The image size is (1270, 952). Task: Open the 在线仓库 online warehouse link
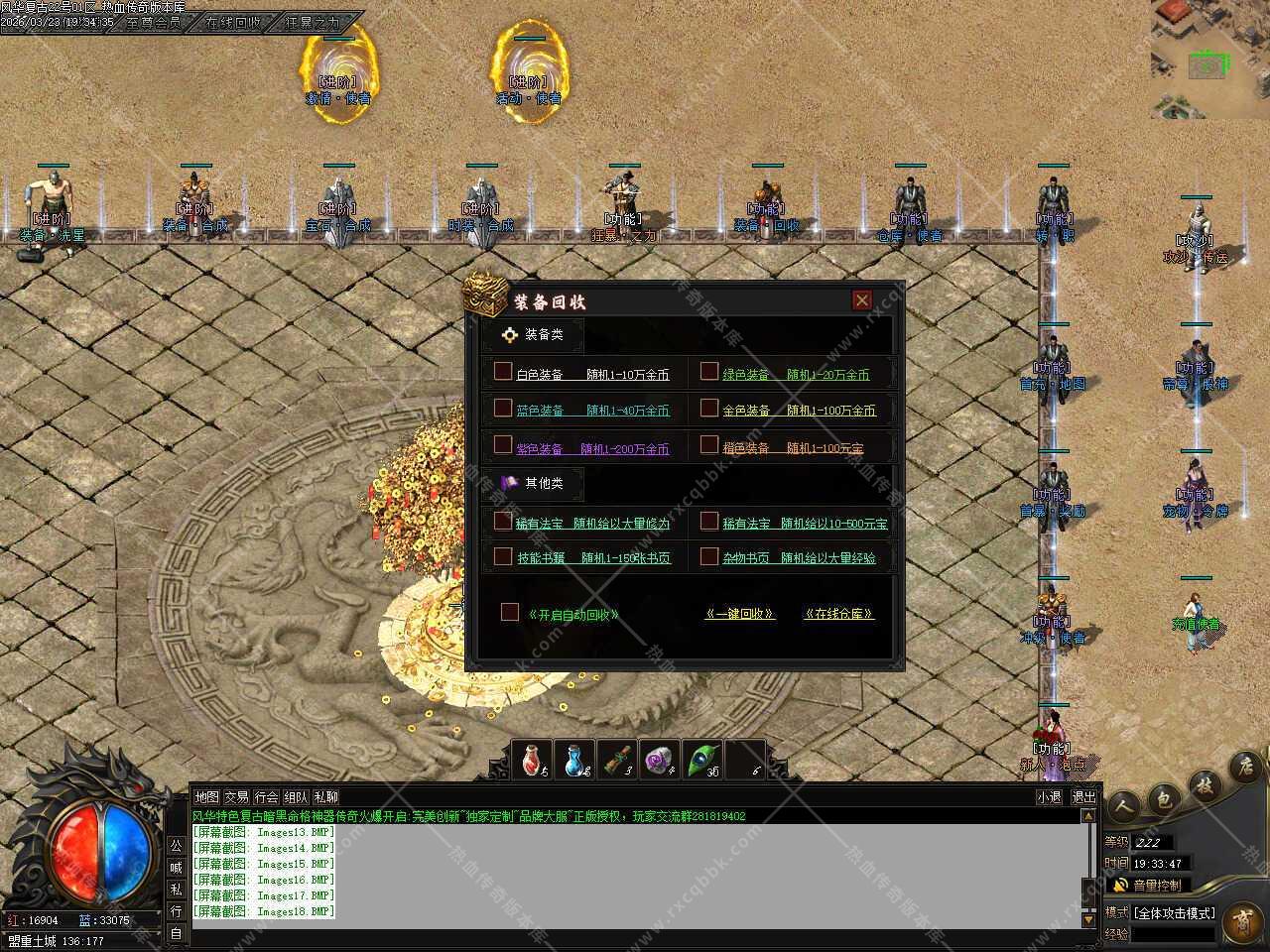click(838, 614)
